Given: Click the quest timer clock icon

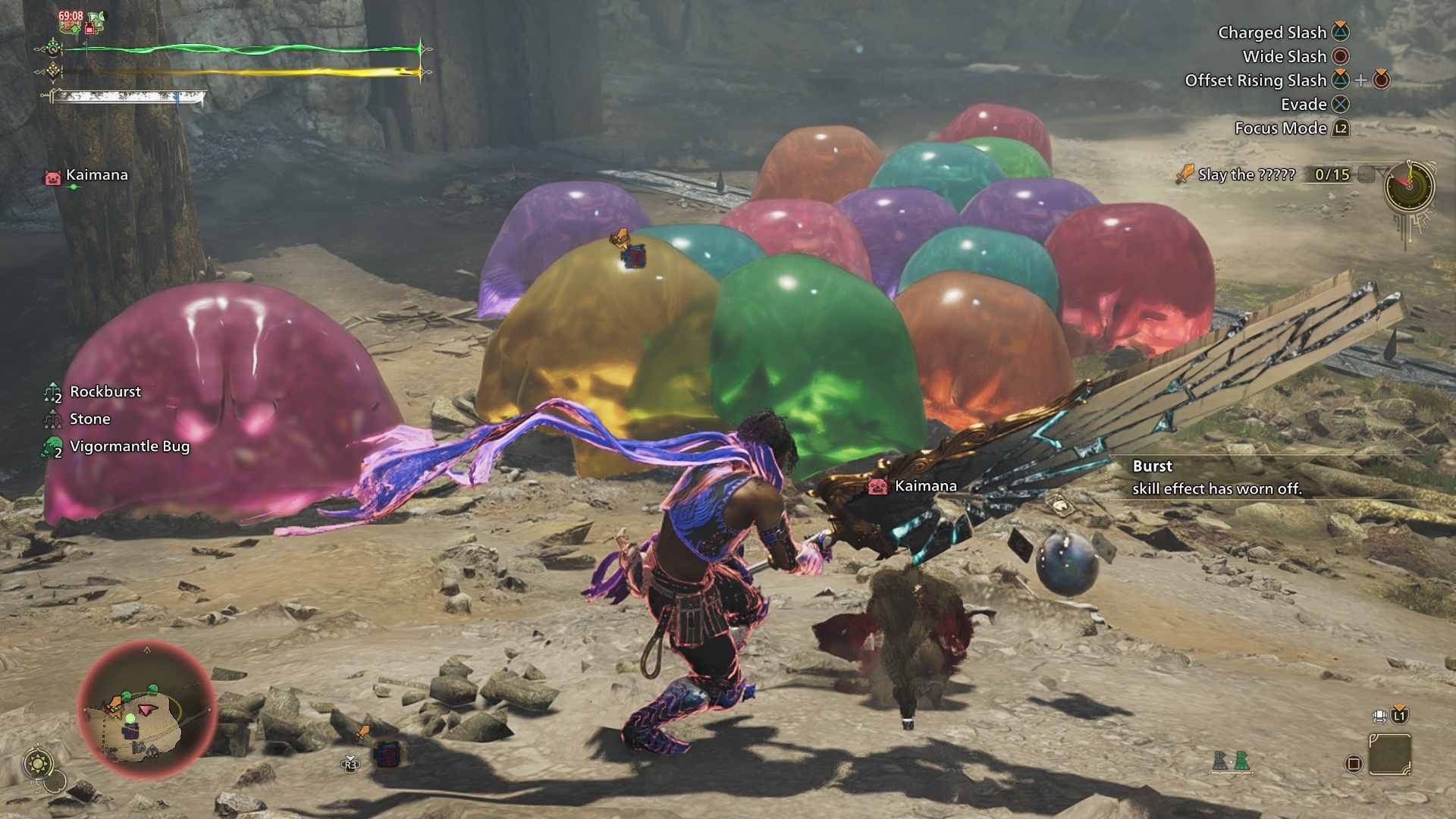Looking at the screenshot, I should [1409, 187].
